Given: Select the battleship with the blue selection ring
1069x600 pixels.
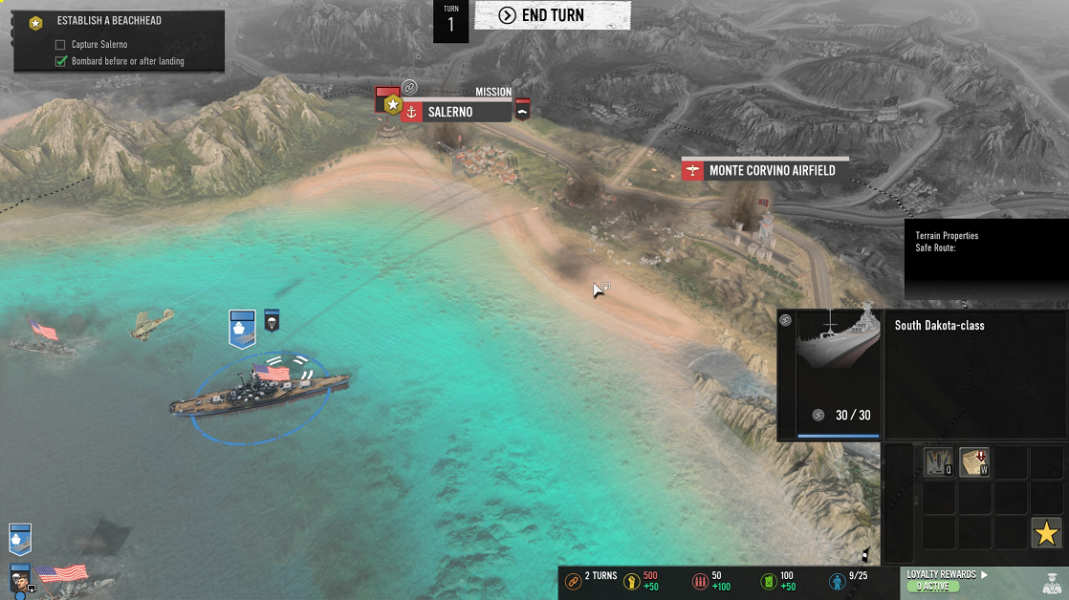Looking at the screenshot, I should point(260,392).
